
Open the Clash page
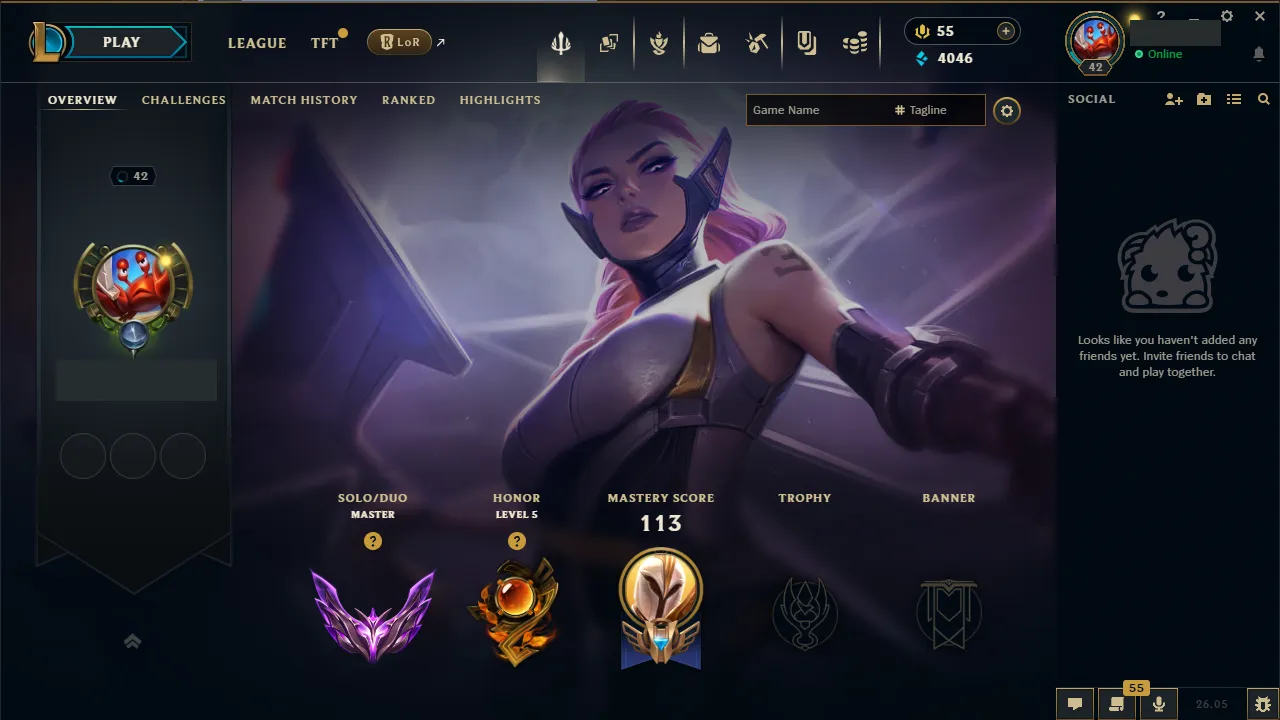point(659,42)
